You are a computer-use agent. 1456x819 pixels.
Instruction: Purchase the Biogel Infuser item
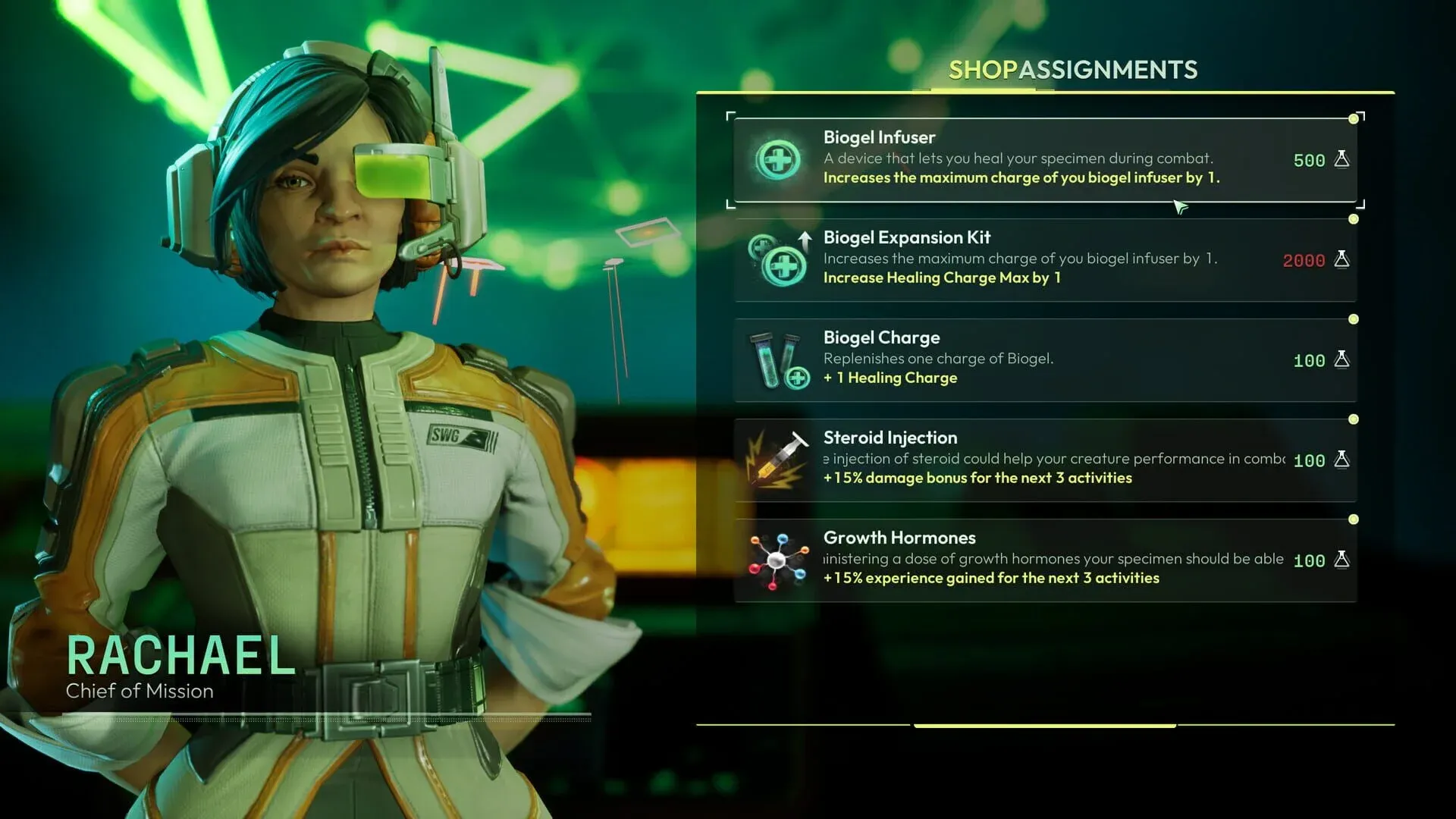pos(1046,159)
